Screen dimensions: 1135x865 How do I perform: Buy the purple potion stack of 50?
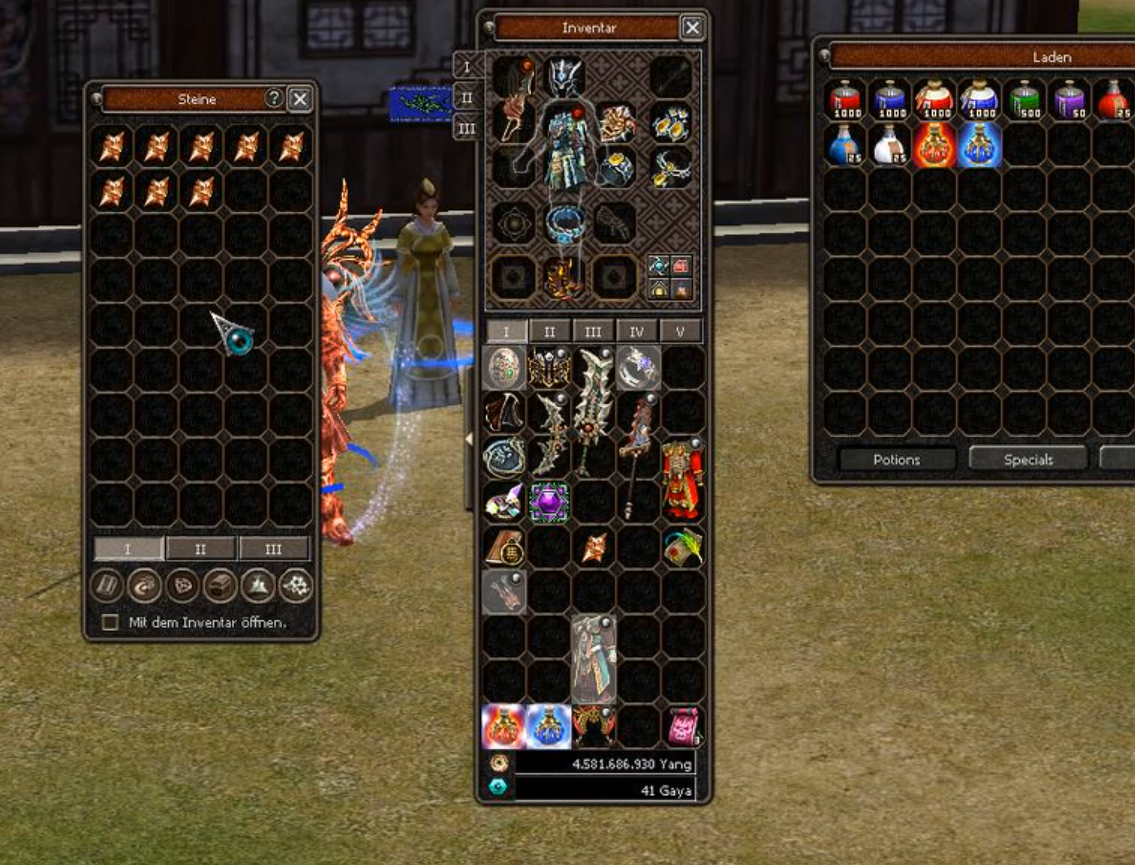coord(1069,100)
